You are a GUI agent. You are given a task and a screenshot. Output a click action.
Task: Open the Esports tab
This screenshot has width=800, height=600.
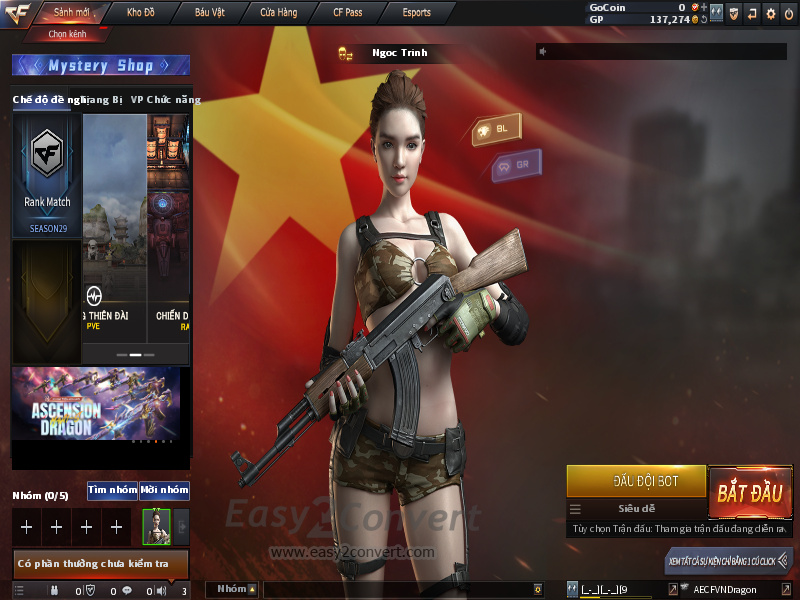pyautogui.click(x=416, y=13)
